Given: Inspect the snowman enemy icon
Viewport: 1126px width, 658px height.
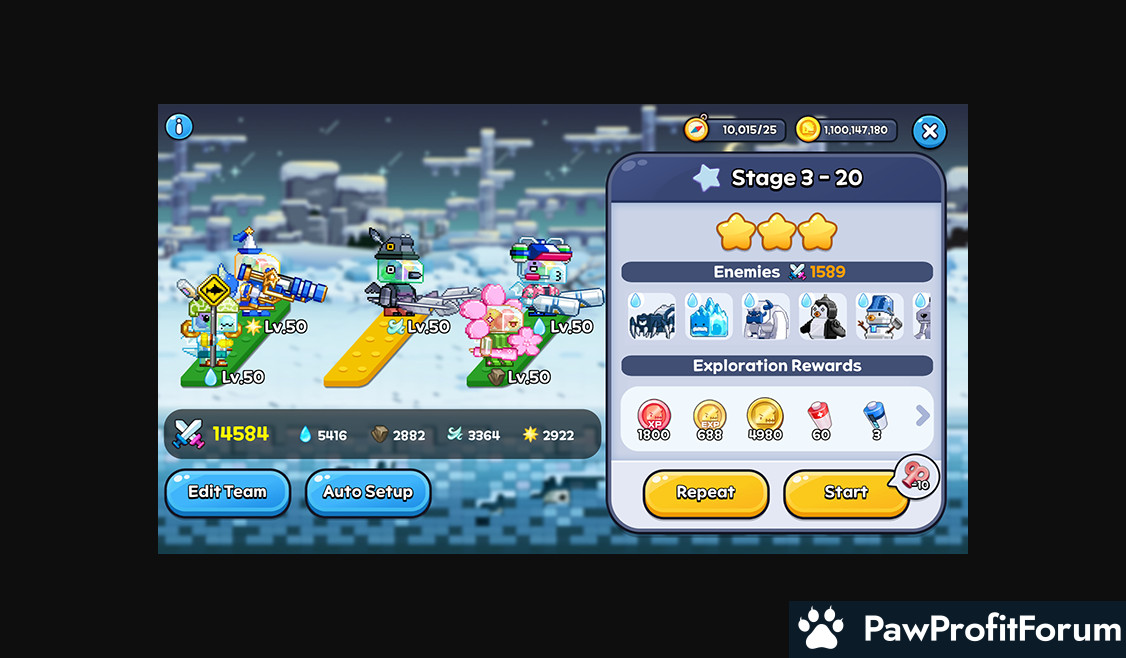Looking at the screenshot, I should tap(880, 317).
